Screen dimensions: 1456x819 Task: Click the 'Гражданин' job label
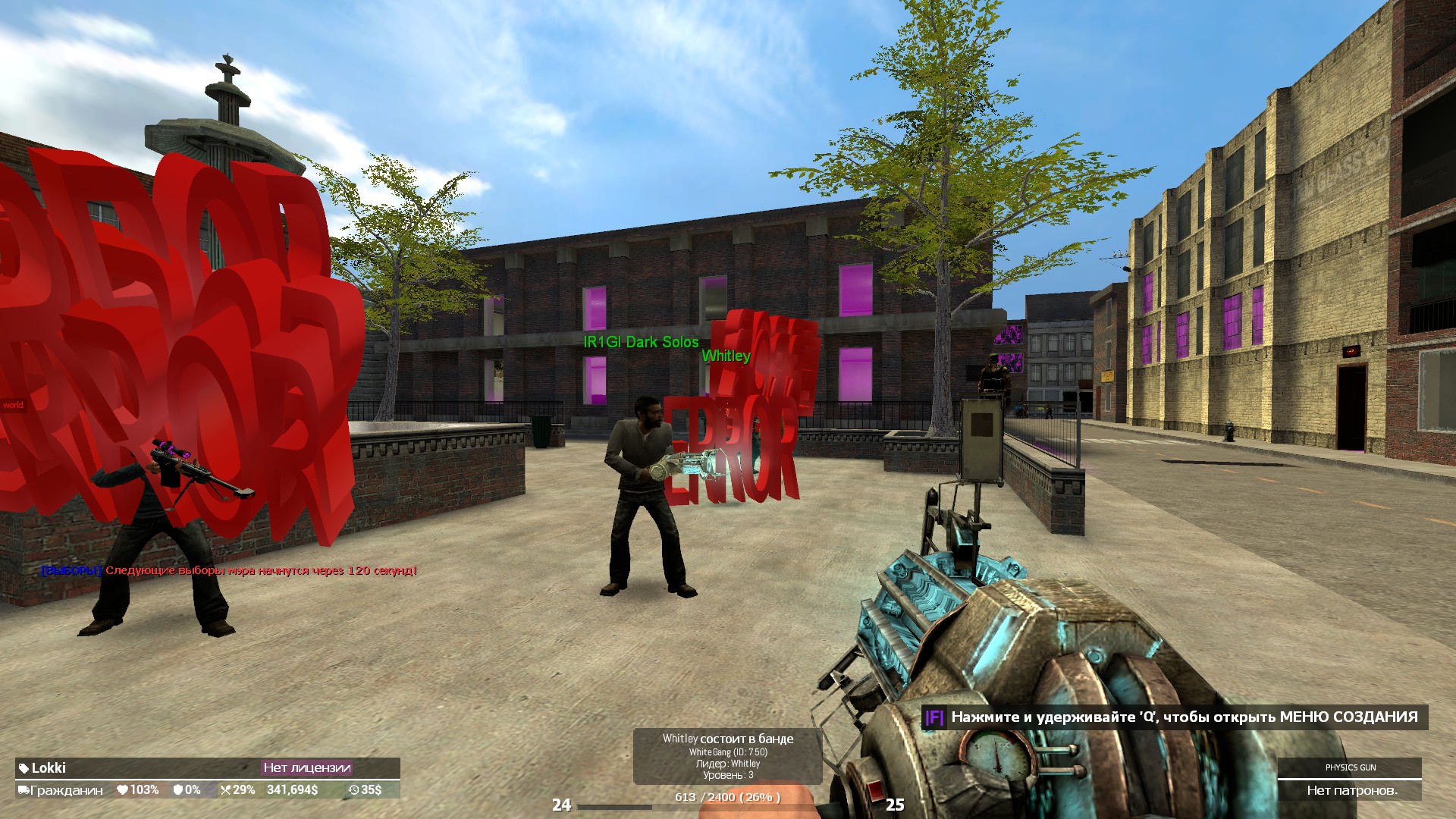pos(65,790)
